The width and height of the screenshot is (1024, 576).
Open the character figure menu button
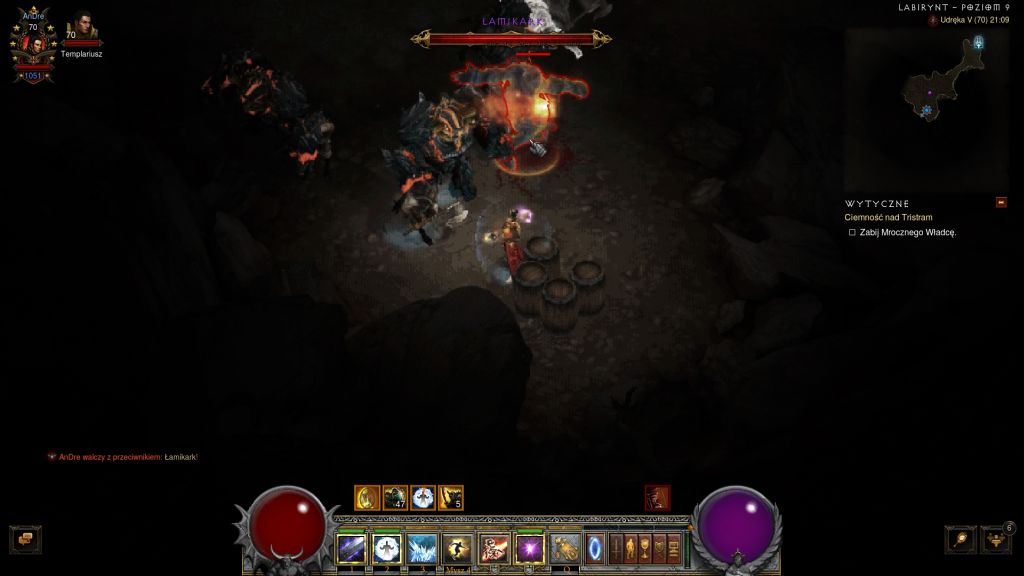point(631,548)
